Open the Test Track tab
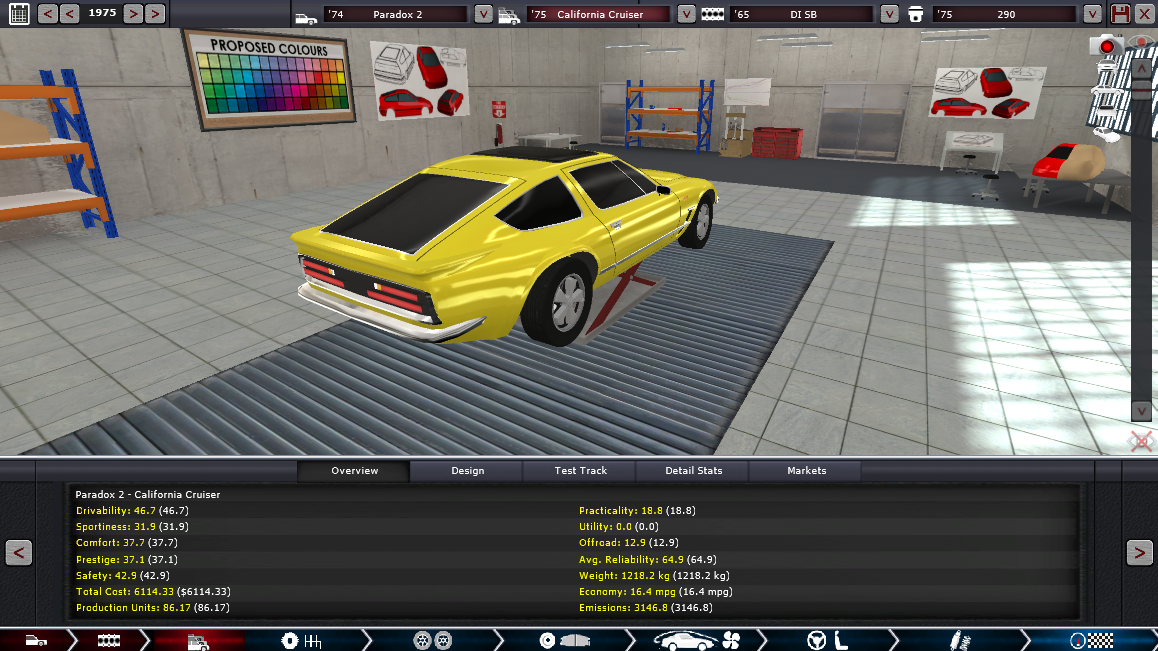Screen dimensions: 1158x651 click(x=580, y=470)
